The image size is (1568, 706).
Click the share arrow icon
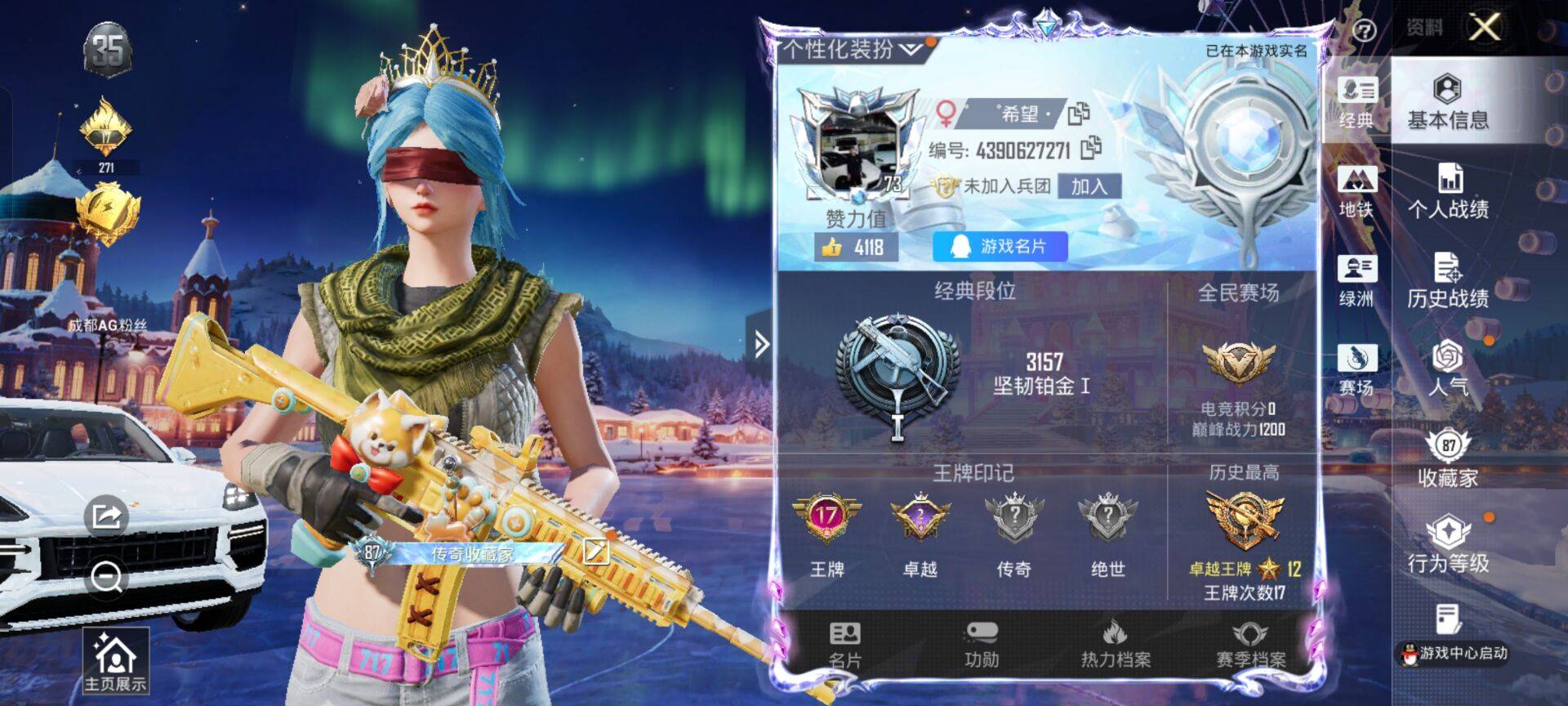point(106,516)
